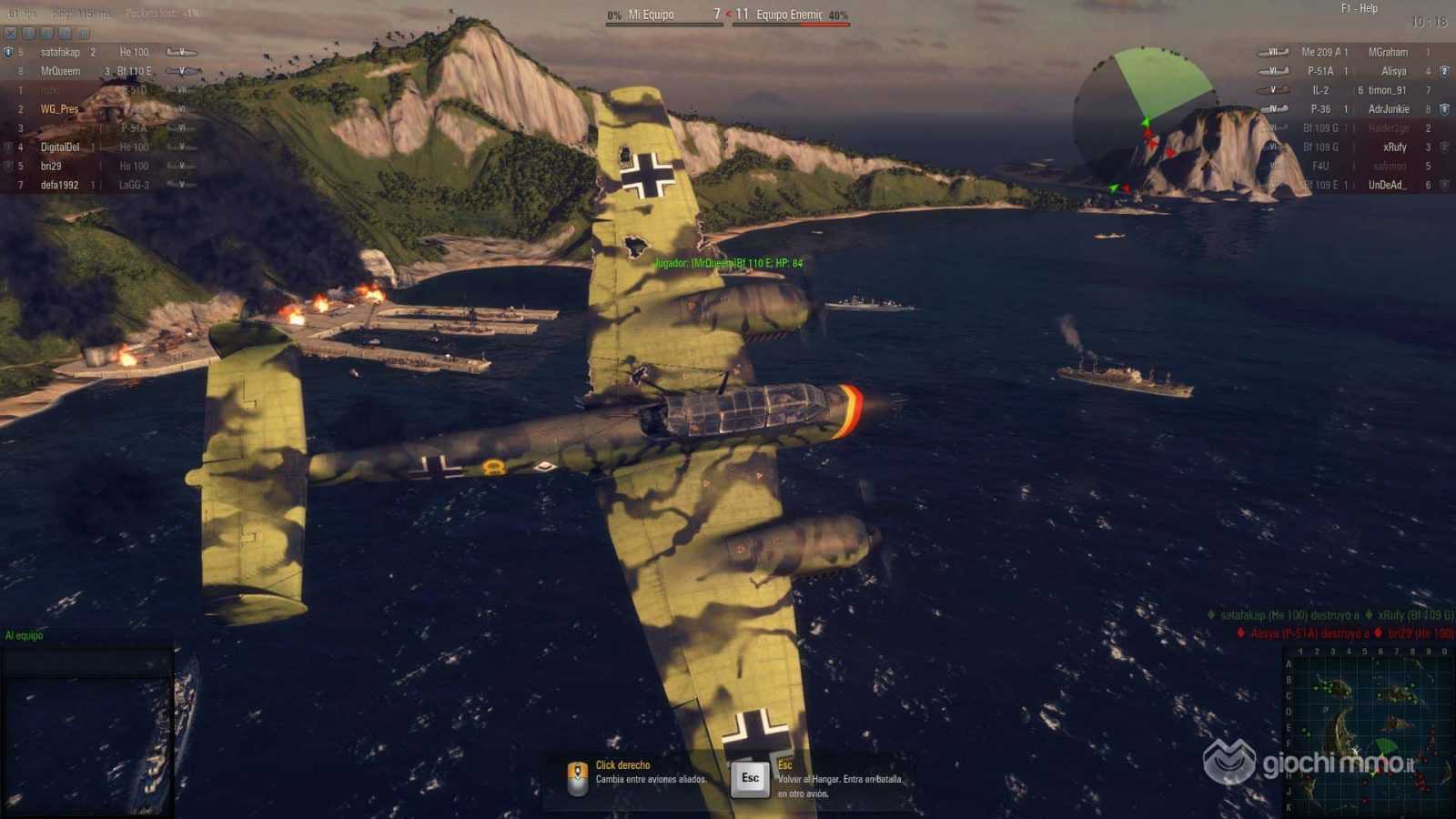1456x819 pixels.
Task: Select satafakap in the team list
Action: click(x=60, y=53)
